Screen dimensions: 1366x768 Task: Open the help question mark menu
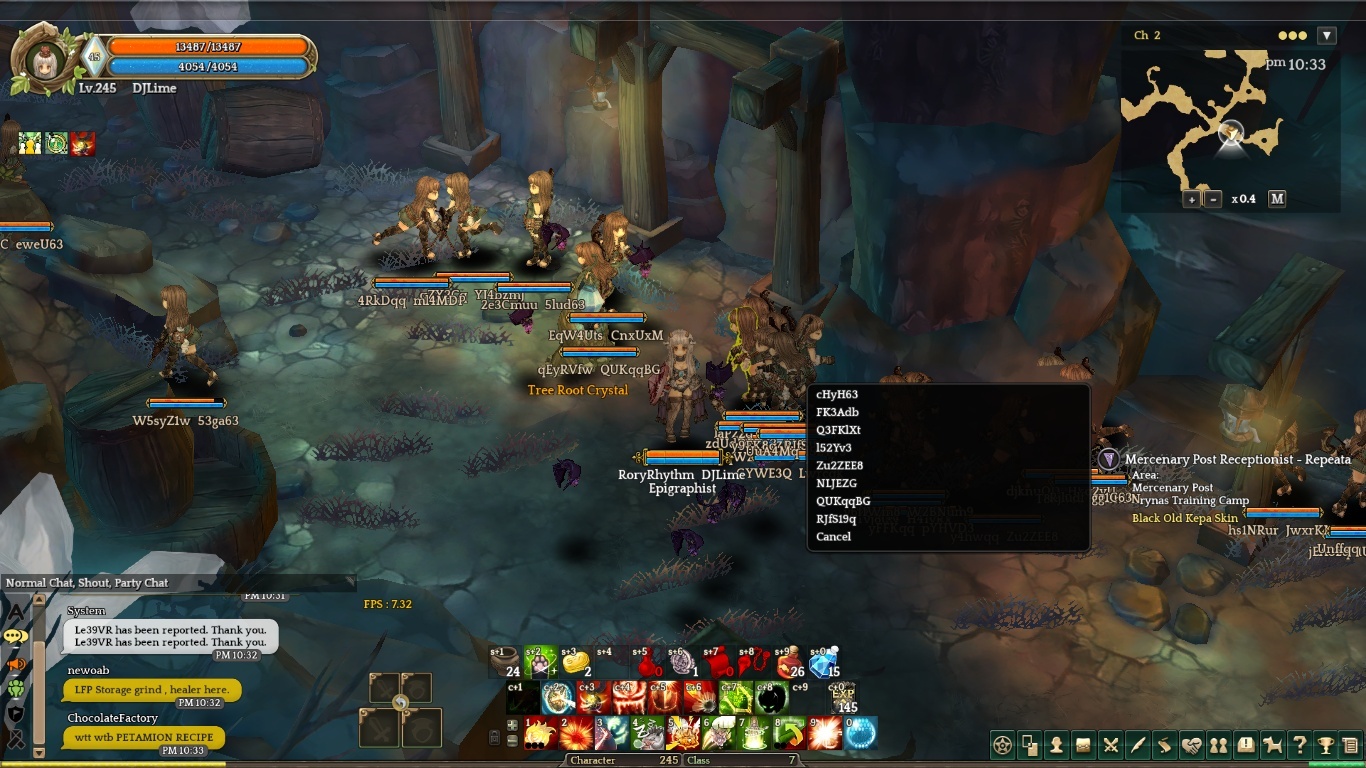1299,745
